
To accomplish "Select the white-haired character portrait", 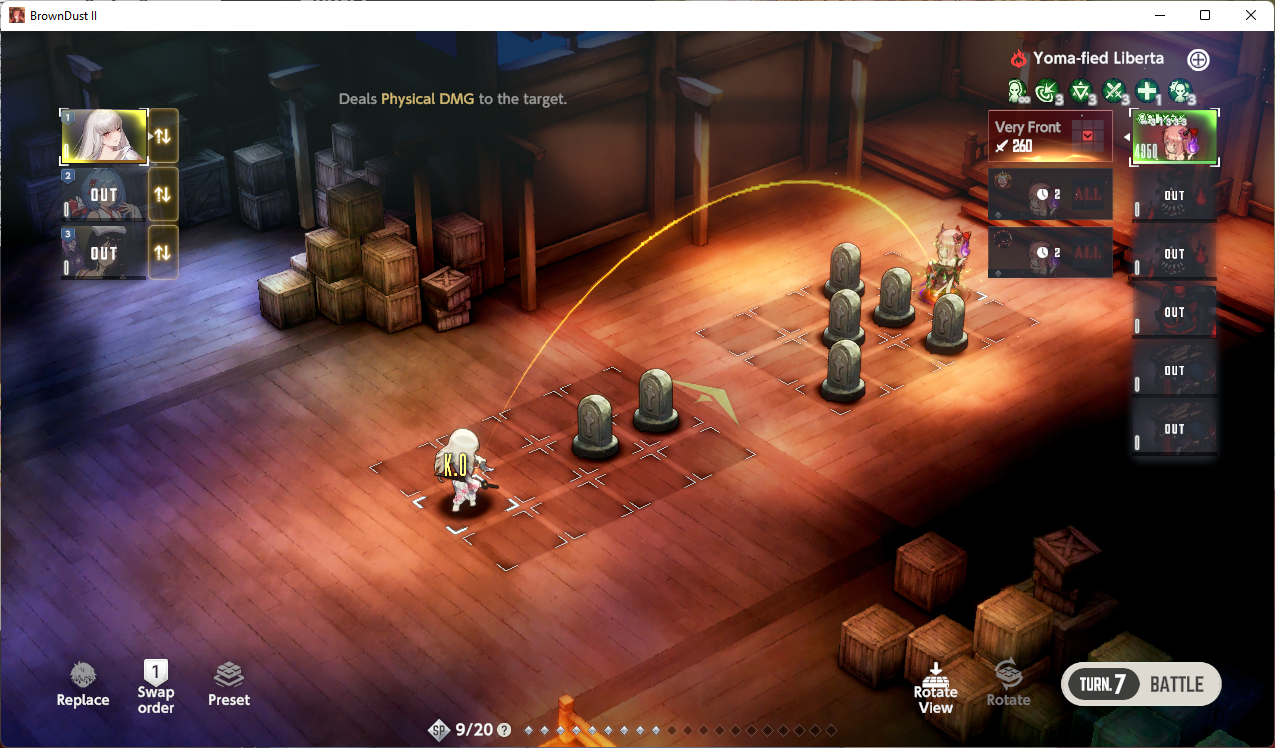I will 104,136.
